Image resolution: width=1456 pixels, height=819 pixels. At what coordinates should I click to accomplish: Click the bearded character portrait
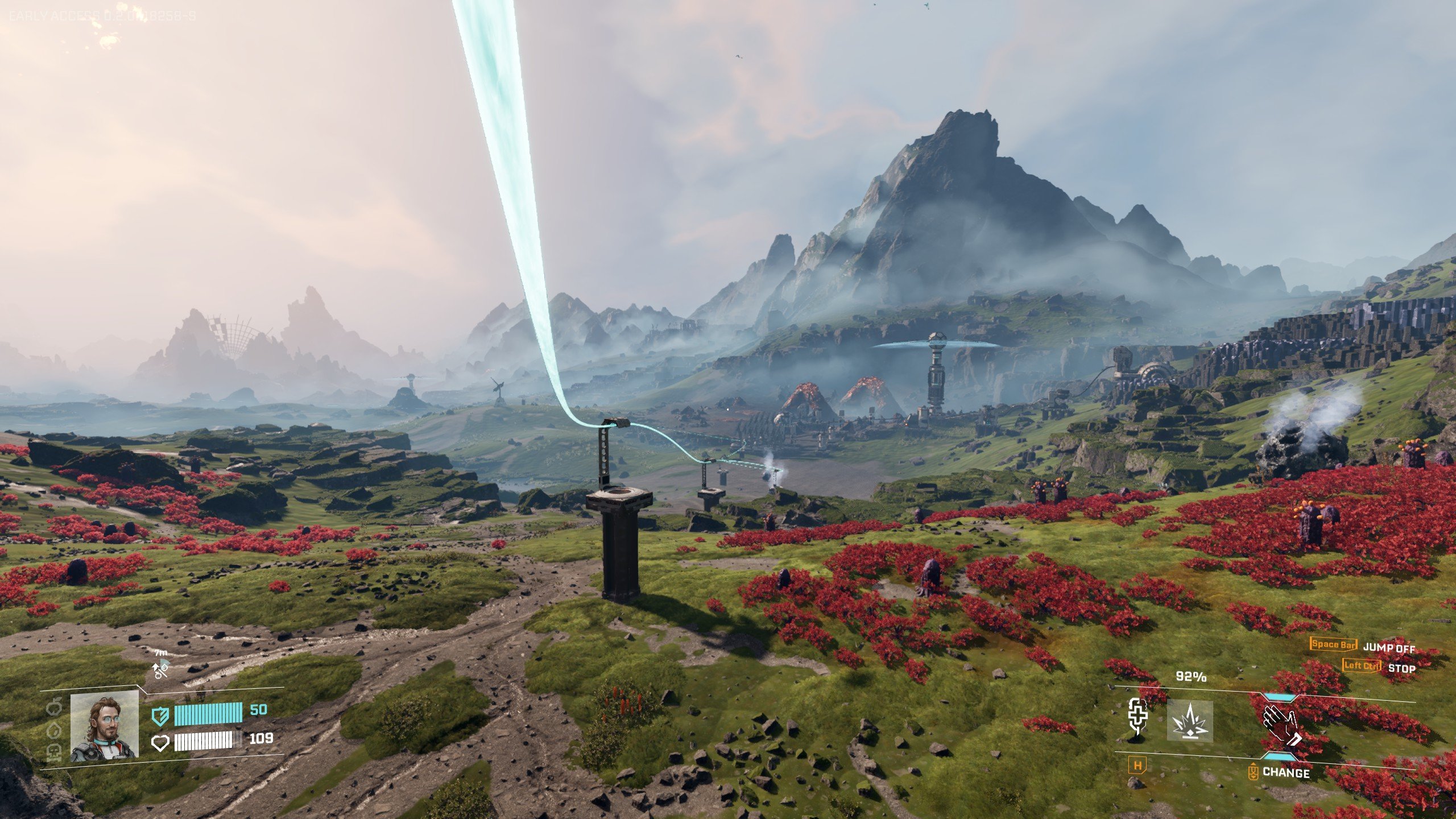coord(104,726)
